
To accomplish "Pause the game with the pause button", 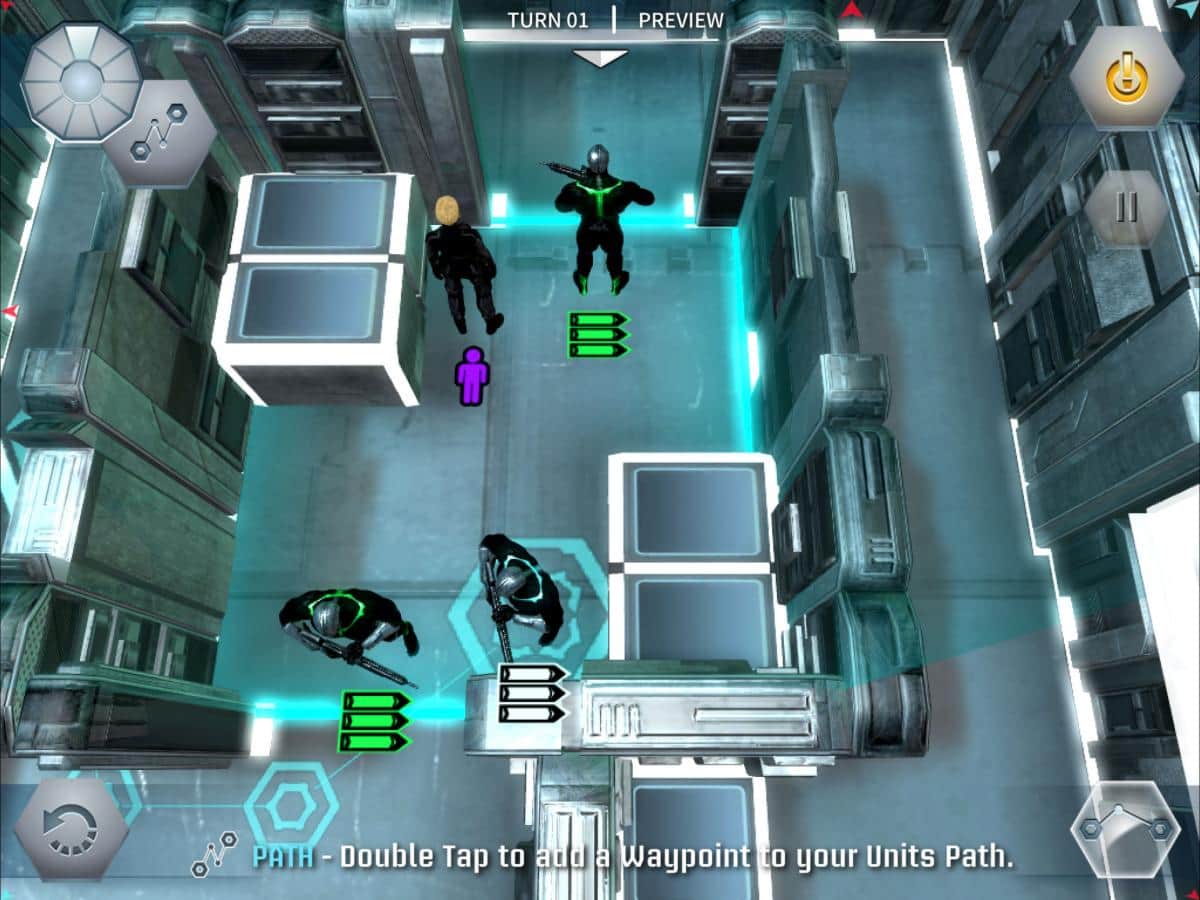I will pos(1127,207).
